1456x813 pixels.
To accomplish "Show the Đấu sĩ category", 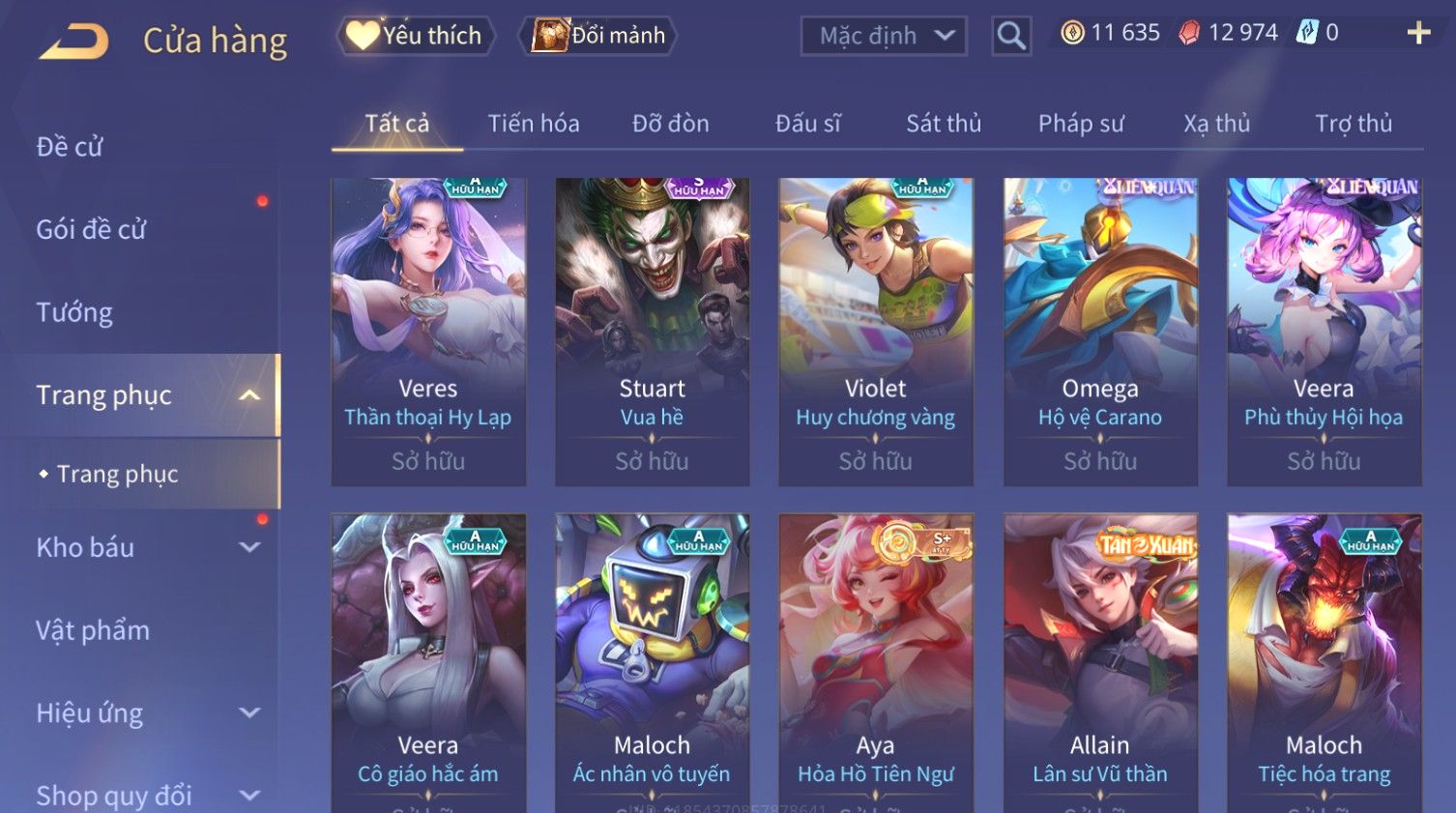I will pyautogui.click(x=807, y=124).
